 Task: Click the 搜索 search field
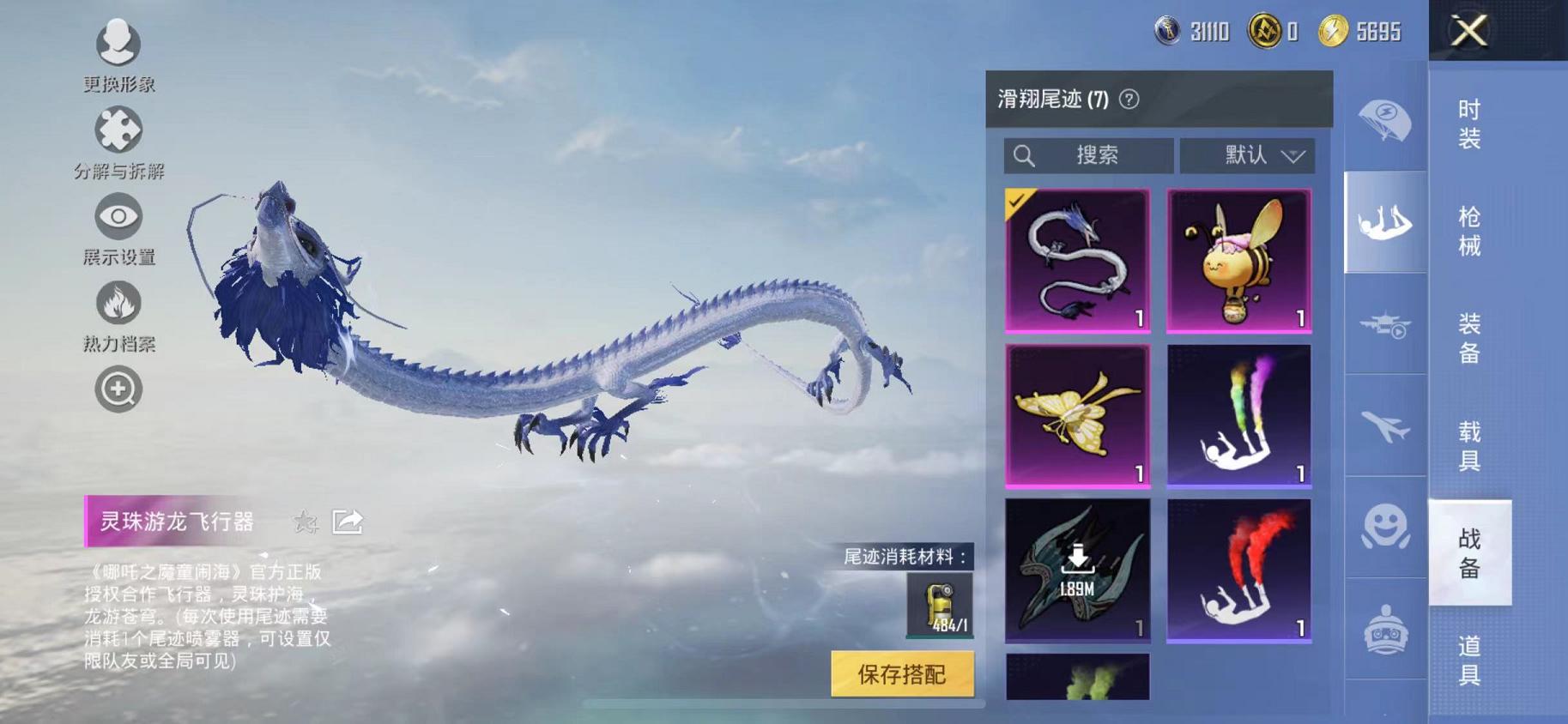coord(1088,155)
